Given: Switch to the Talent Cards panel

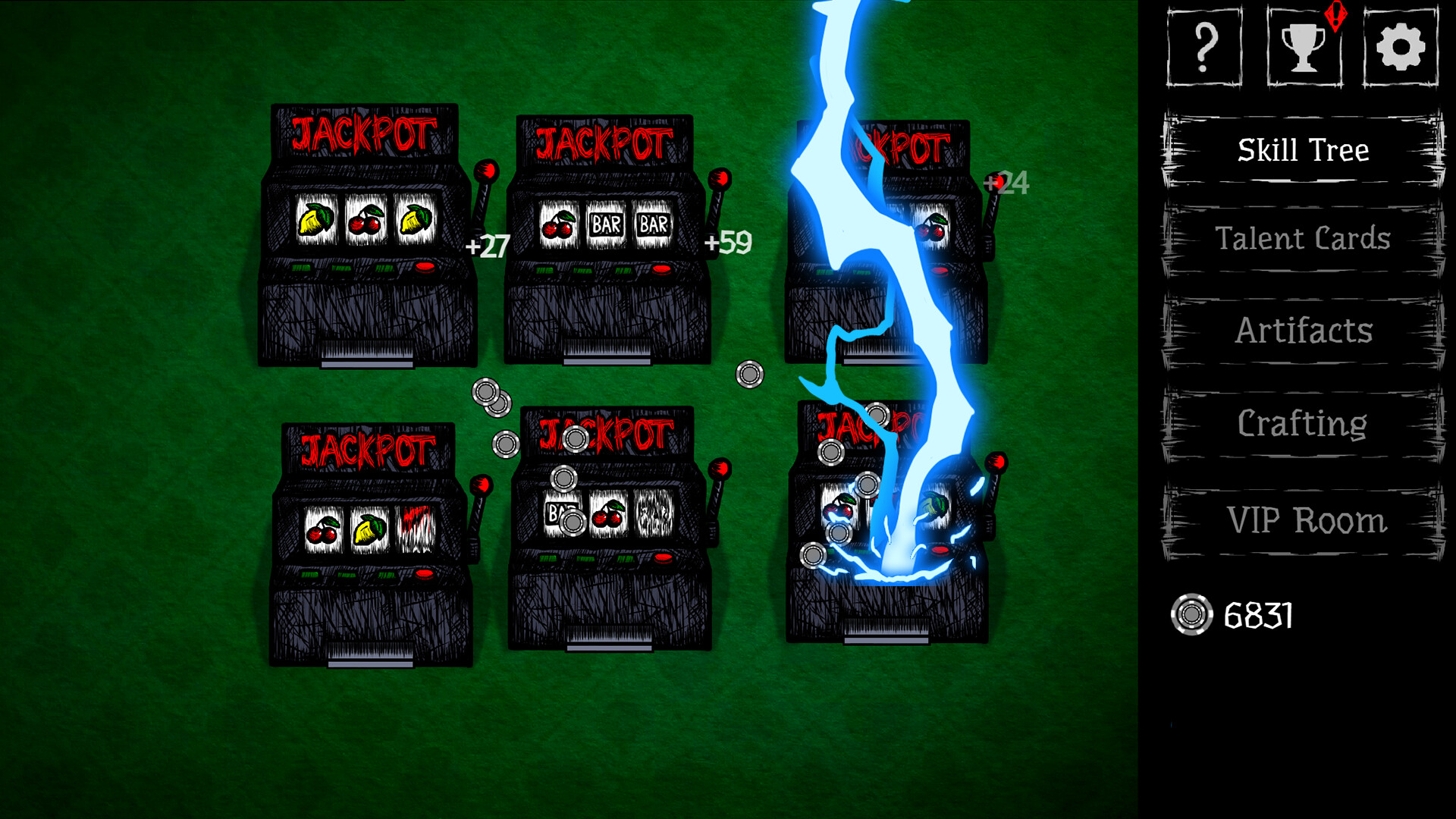Looking at the screenshot, I should tap(1302, 240).
